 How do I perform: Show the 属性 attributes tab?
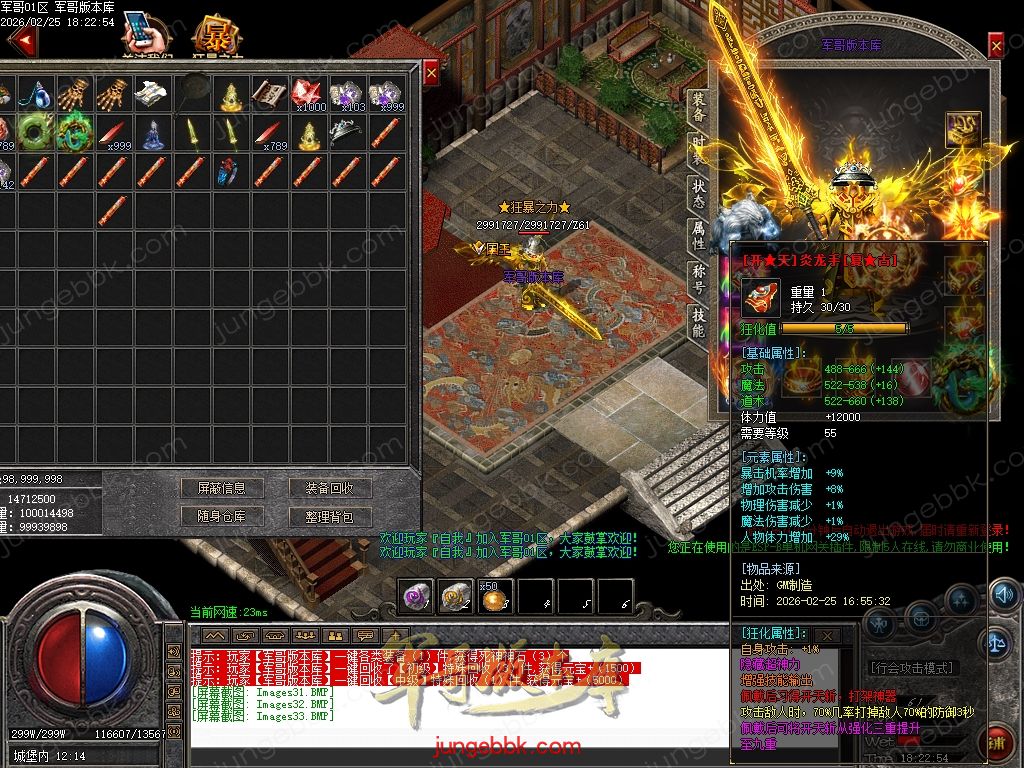click(x=697, y=236)
